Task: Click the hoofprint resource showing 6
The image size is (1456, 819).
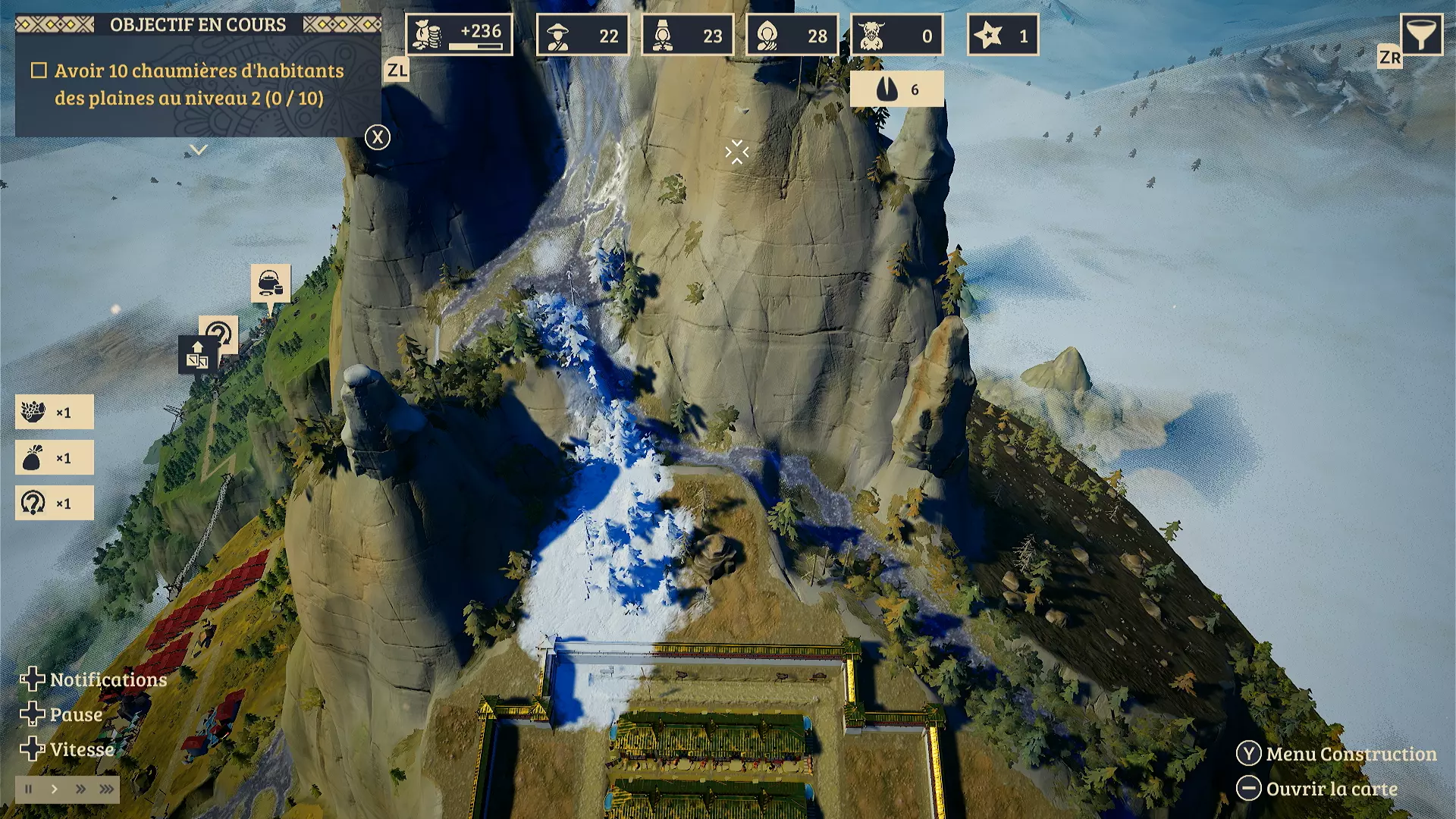Action: tap(896, 89)
